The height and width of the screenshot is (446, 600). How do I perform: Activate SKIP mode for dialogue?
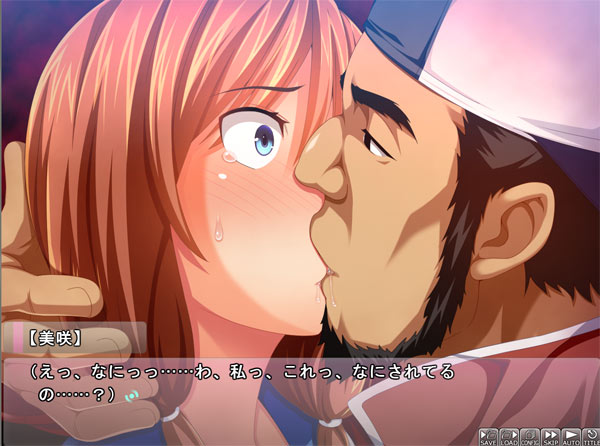tap(550, 436)
